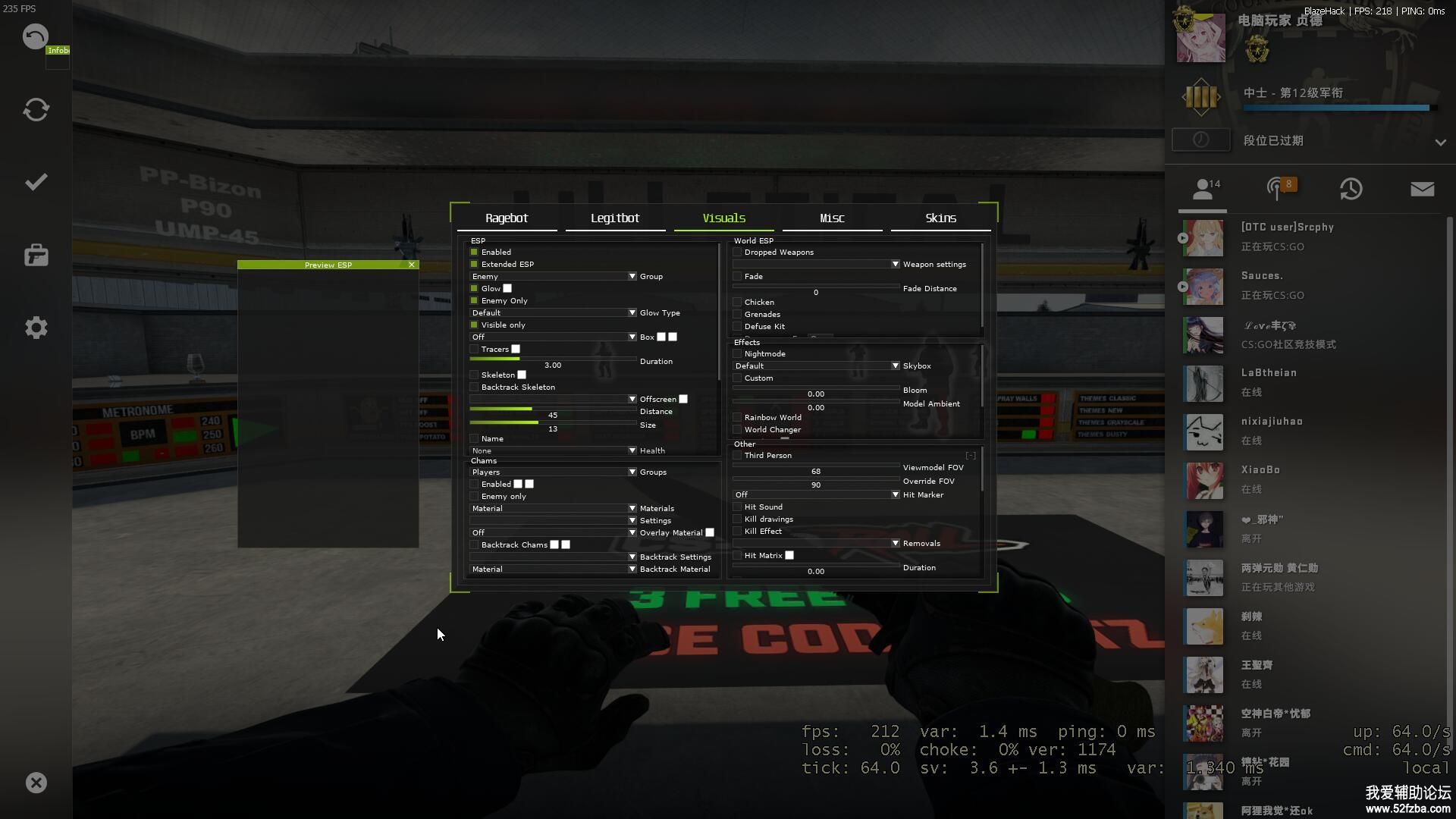Image resolution: width=1456 pixels, height=819 pixels.
Task: Open the Hit Marker dropdown
Action: pyautogui.click(x=816, y=495)
